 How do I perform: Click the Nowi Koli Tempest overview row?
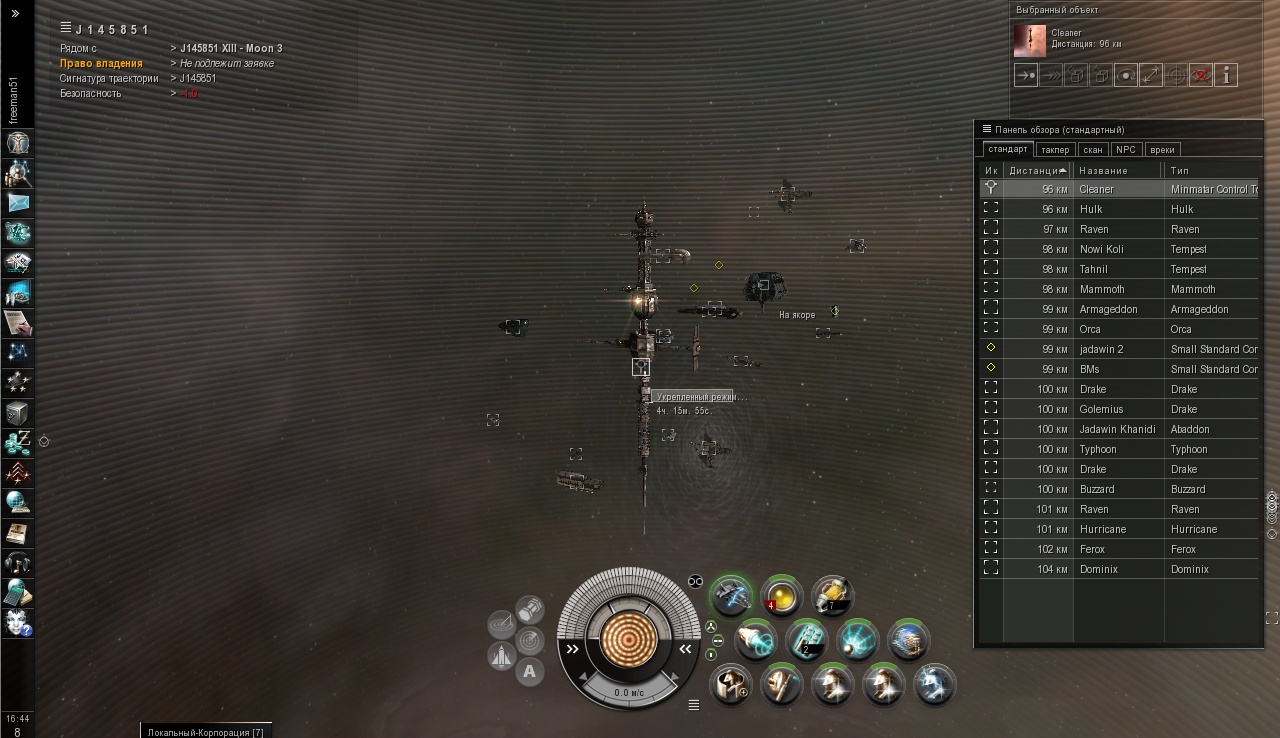coord(1118,249)
